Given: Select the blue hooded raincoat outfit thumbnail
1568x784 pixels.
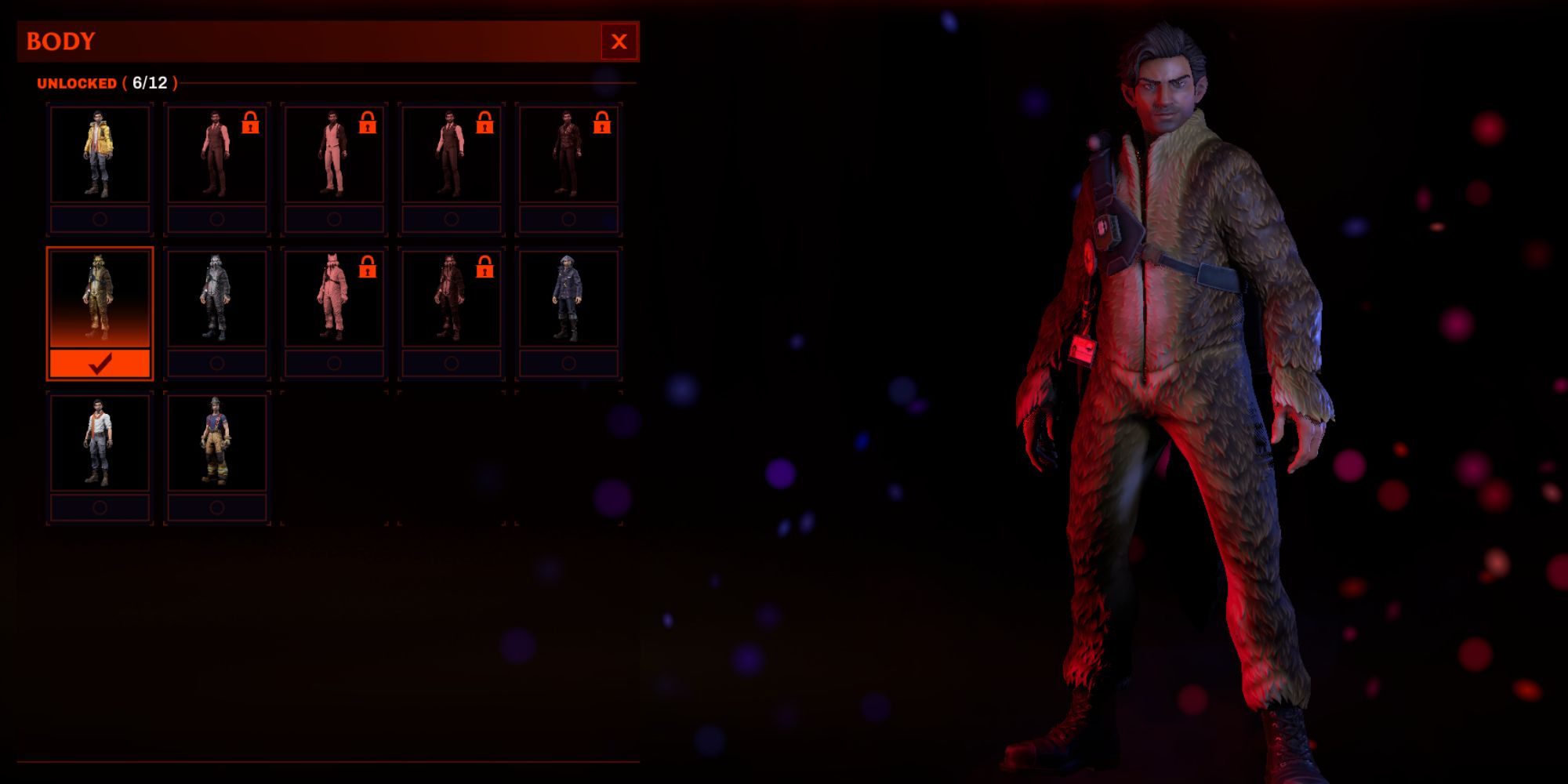Looking at the screenshot, I should (x=568, y=296).
